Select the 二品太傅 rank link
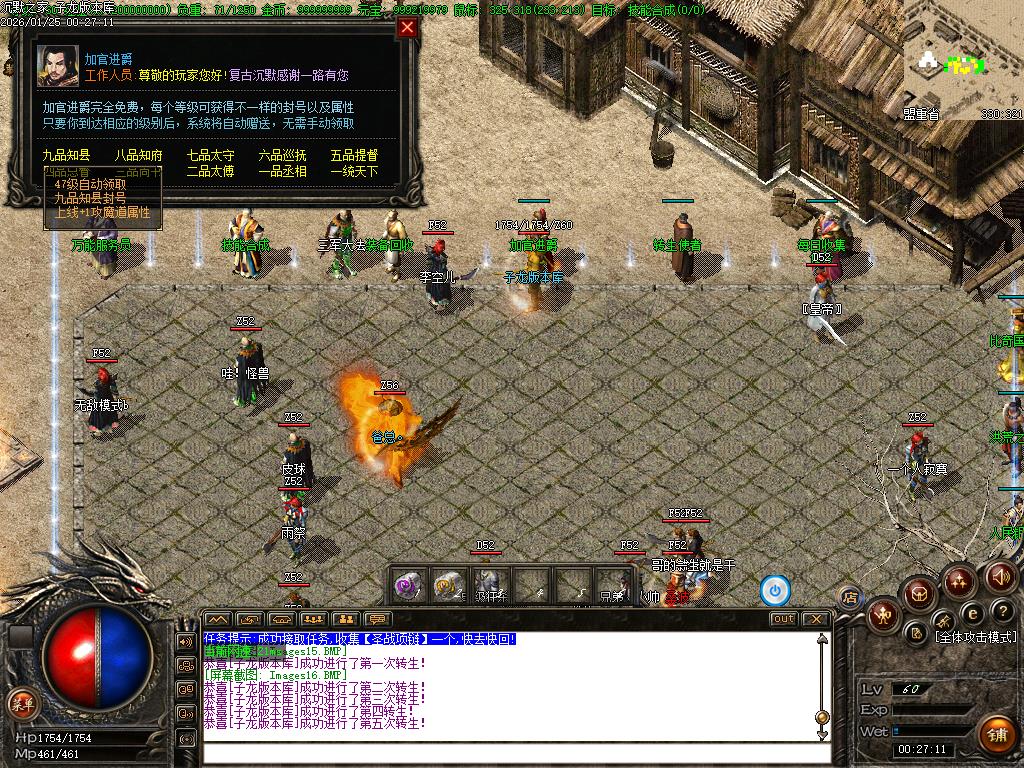 pos(210,171)
